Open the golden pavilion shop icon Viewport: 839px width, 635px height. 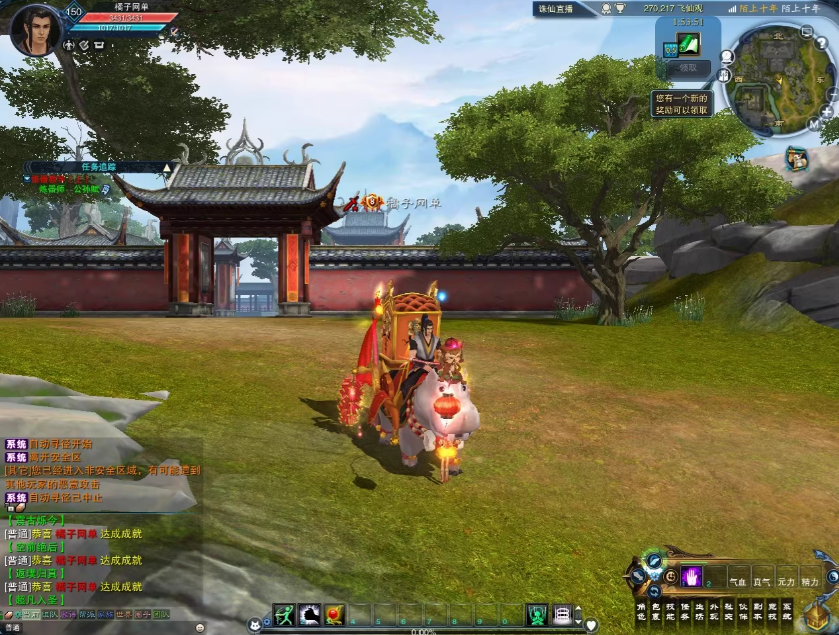tap(818, 614)
